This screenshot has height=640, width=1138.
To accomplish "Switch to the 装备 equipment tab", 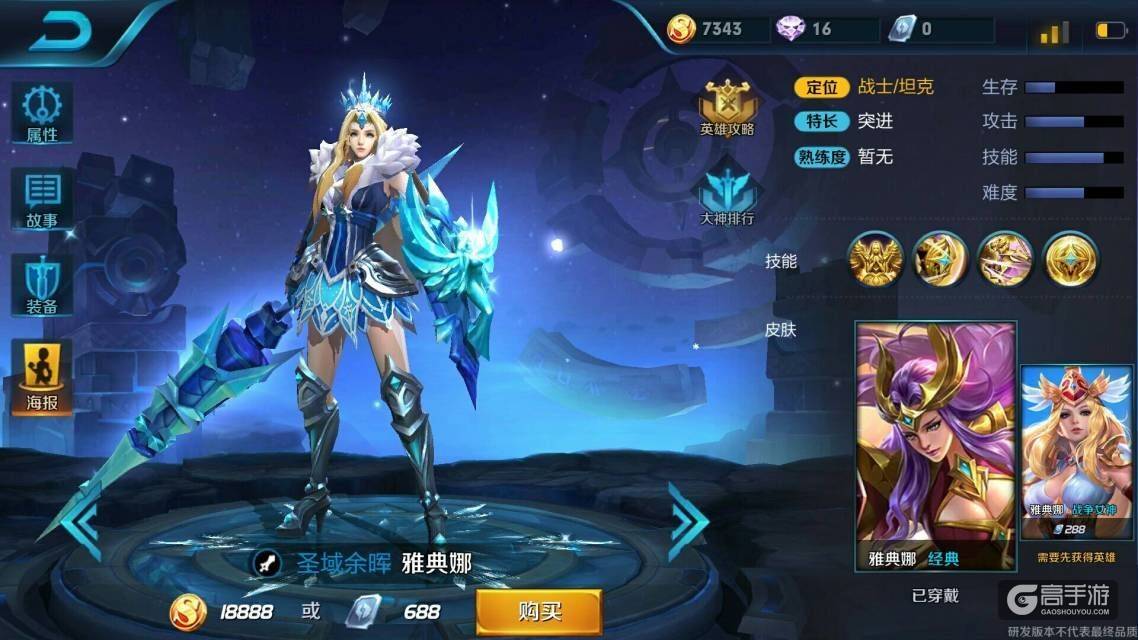I will (42, 285).
